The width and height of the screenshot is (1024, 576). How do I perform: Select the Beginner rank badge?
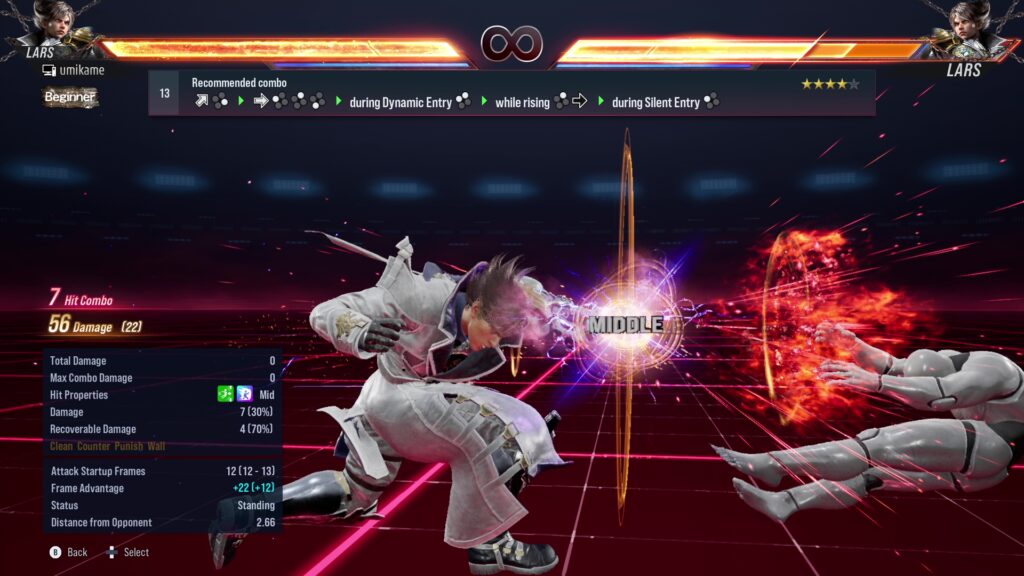pos(70,97)
